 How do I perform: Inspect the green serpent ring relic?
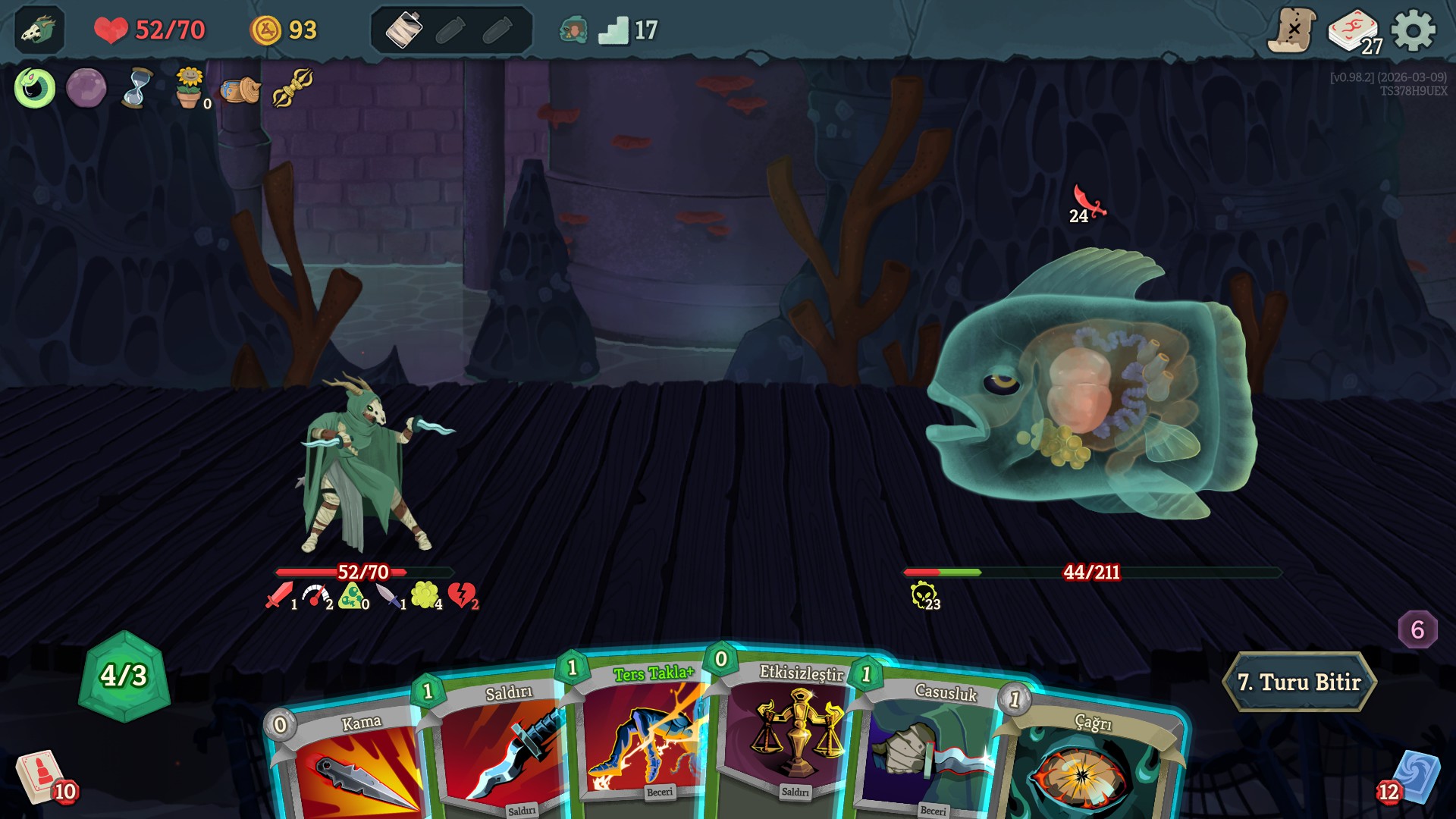pyautogui.click(x=35, y=88)
